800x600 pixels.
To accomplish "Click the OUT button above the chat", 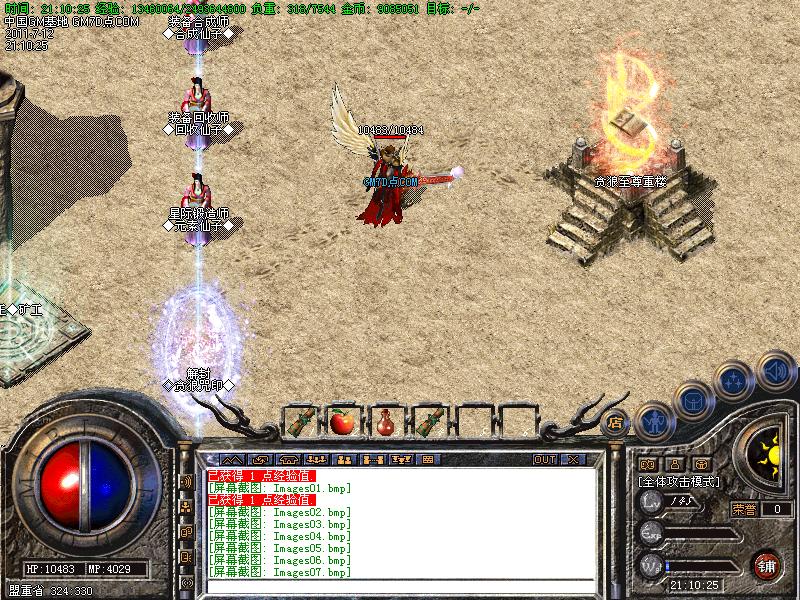I will [544, 459].
